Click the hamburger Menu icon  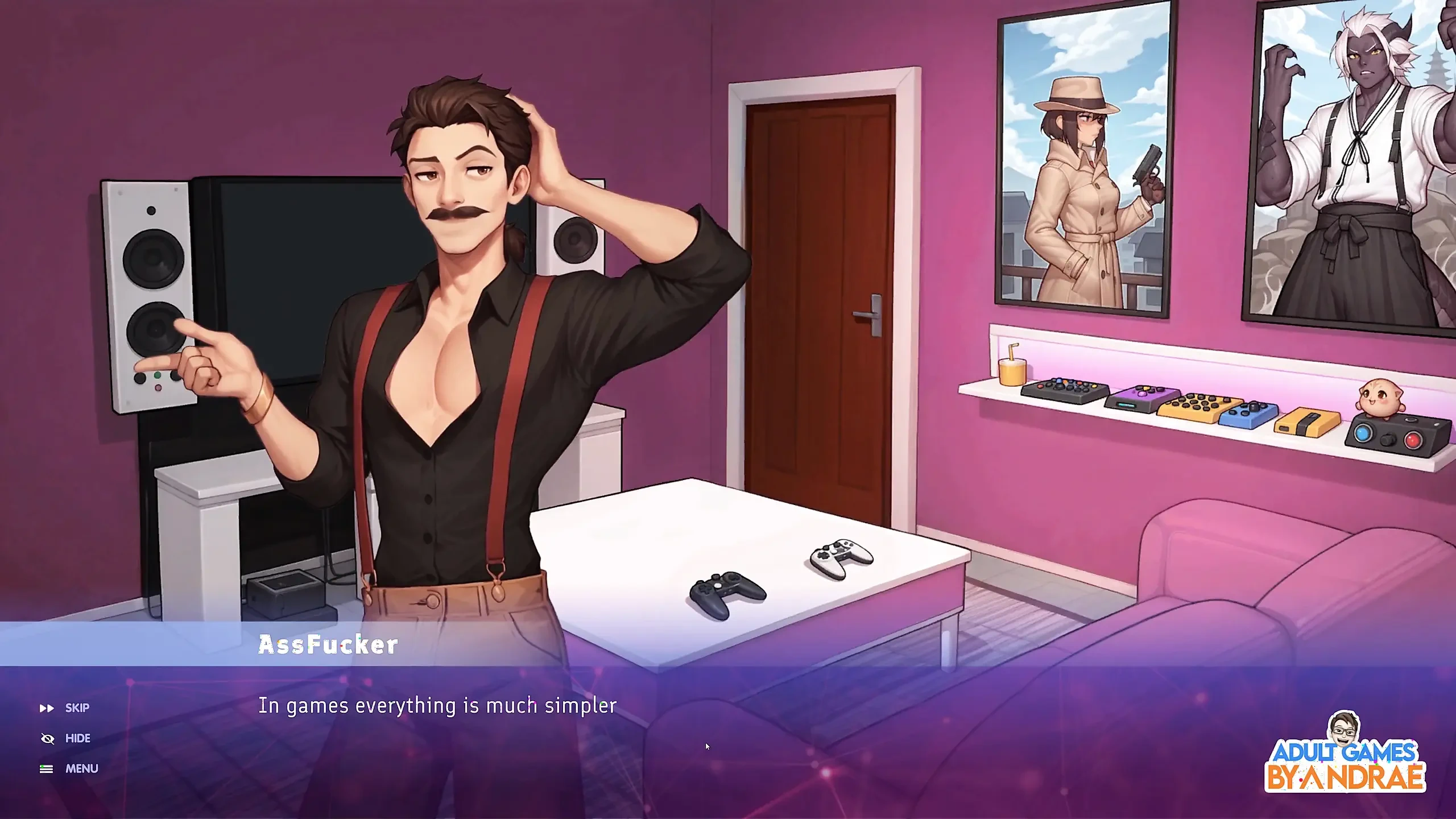[x=45, y=768]
